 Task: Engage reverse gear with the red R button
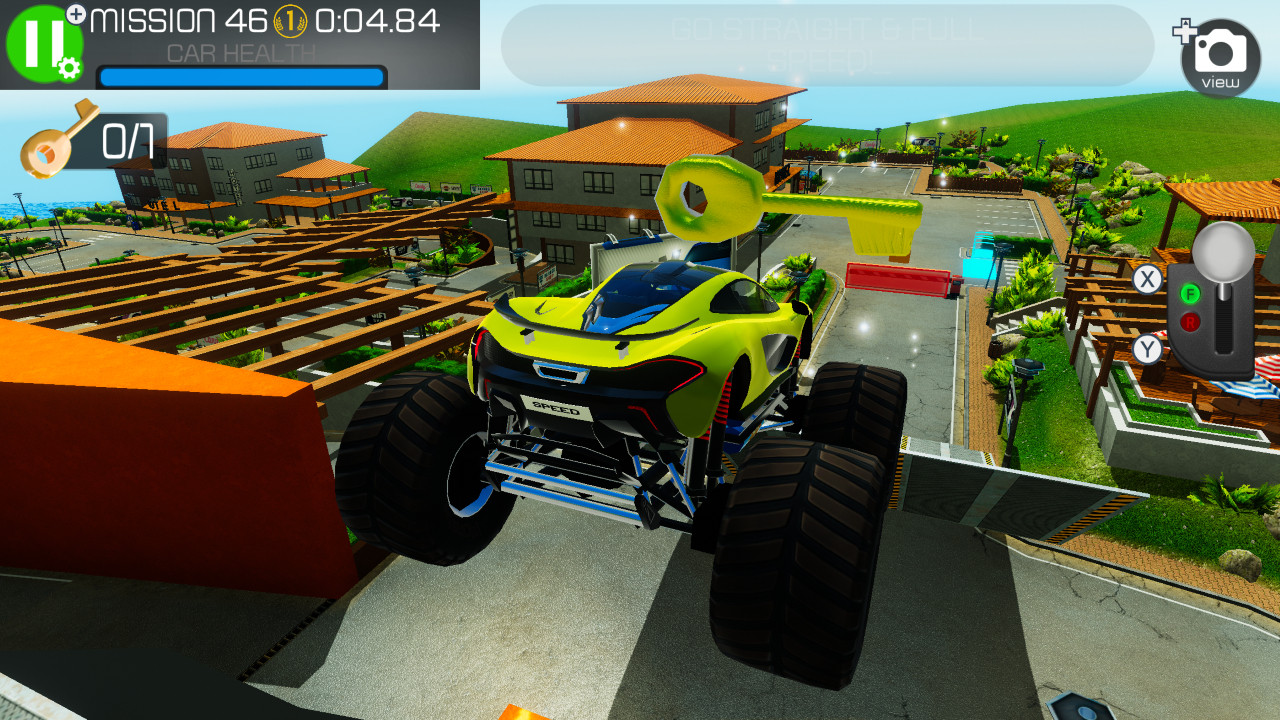[x=1189, y=320]
